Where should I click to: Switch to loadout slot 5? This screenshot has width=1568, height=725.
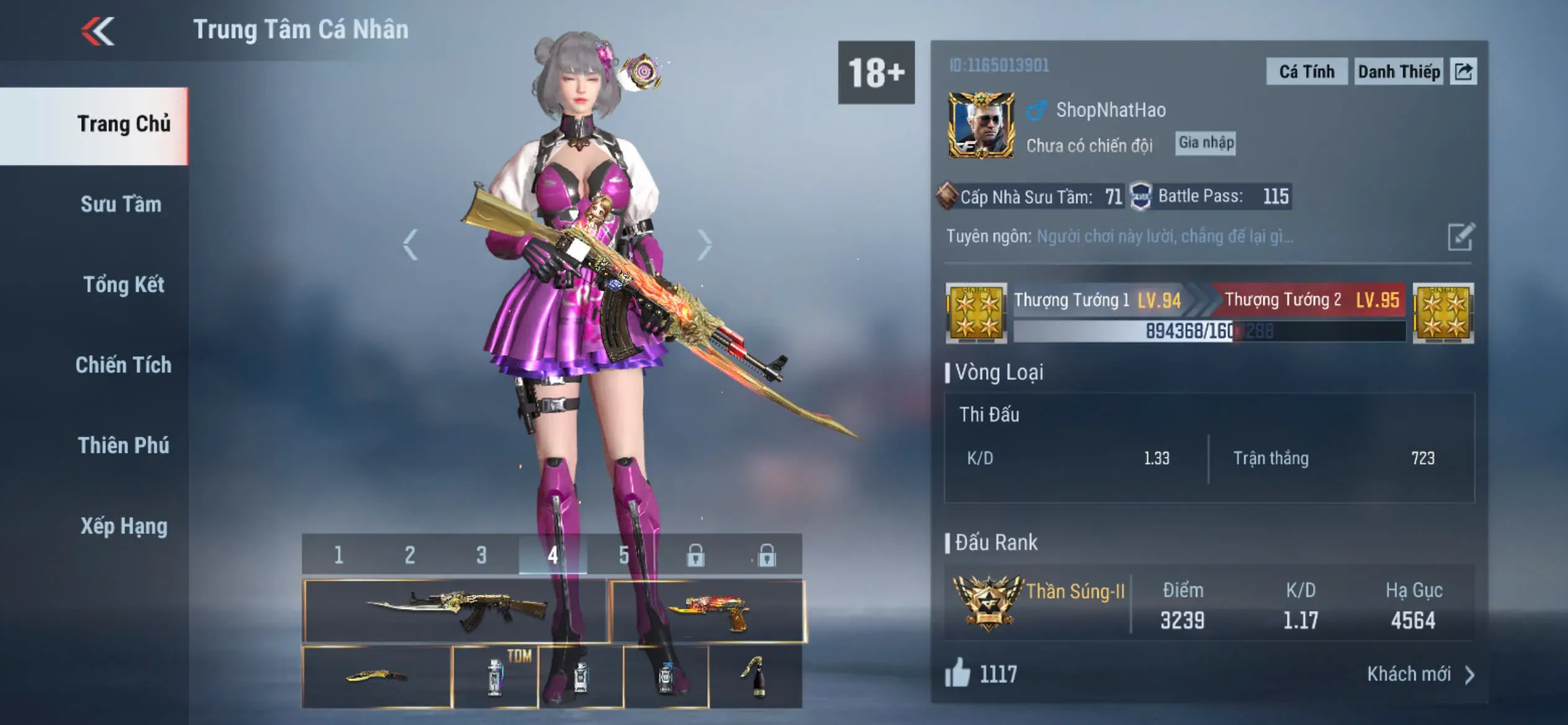pos(624,555)
